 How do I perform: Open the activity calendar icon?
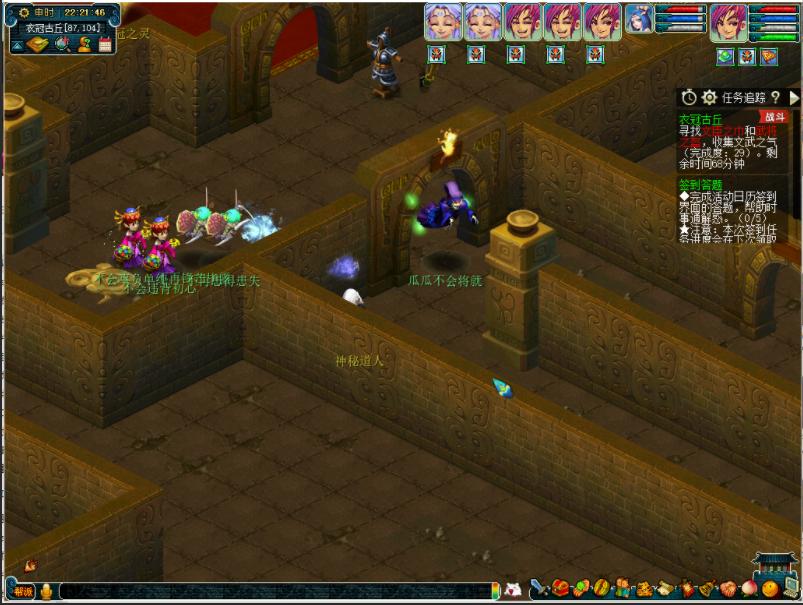(x=105, y=45)
